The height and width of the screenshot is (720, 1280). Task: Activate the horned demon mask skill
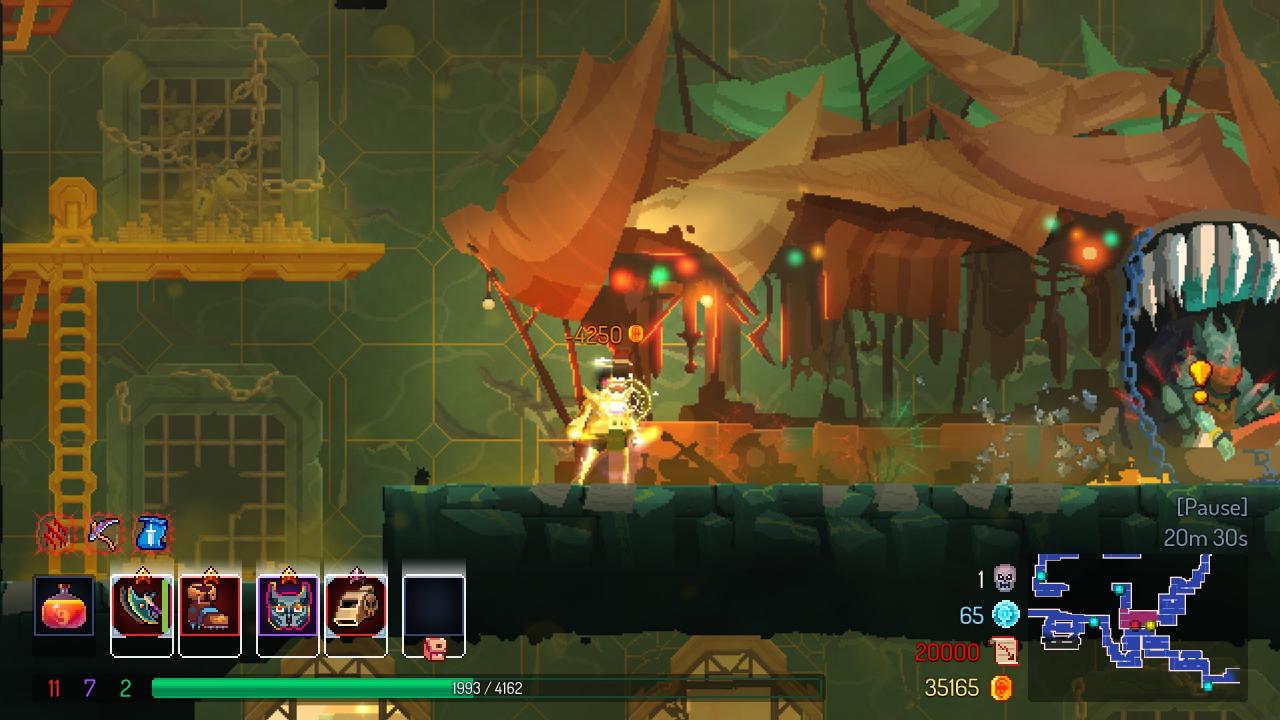(288, 606)
